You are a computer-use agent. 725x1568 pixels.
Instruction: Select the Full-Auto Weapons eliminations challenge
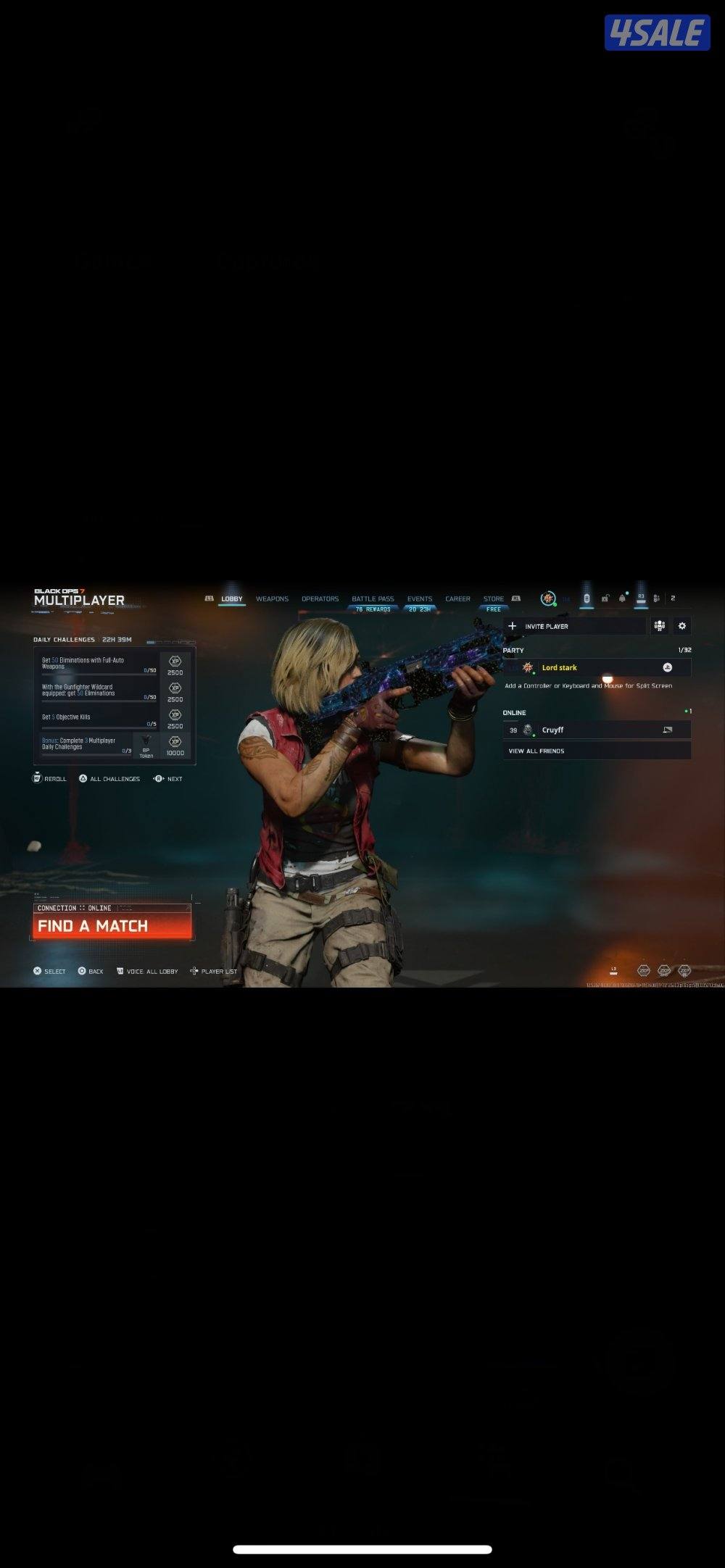pyautogui.click(x=99, y=664)
